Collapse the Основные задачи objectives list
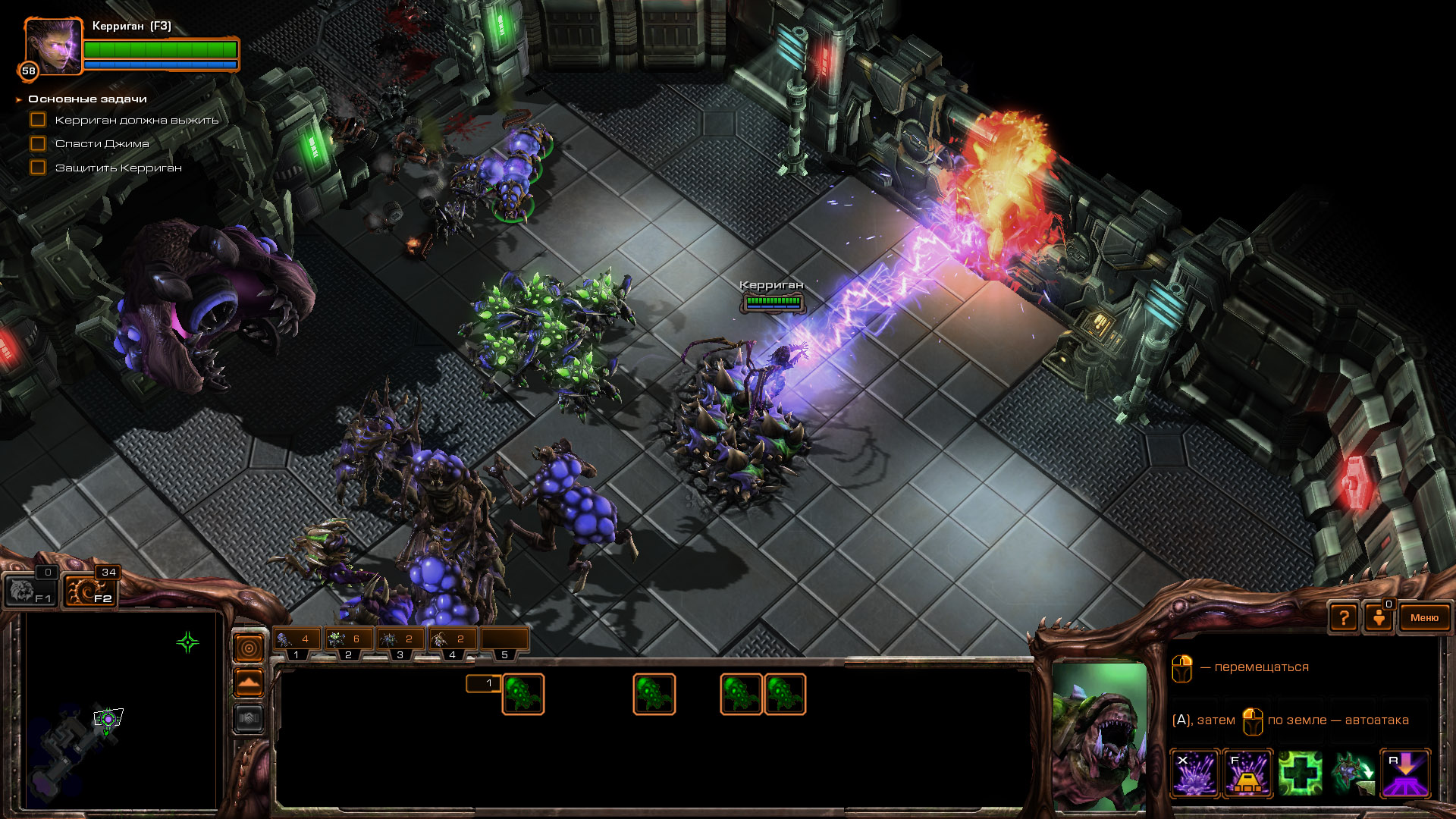This screenshot has width=1456, height=819. click(18, 99)
